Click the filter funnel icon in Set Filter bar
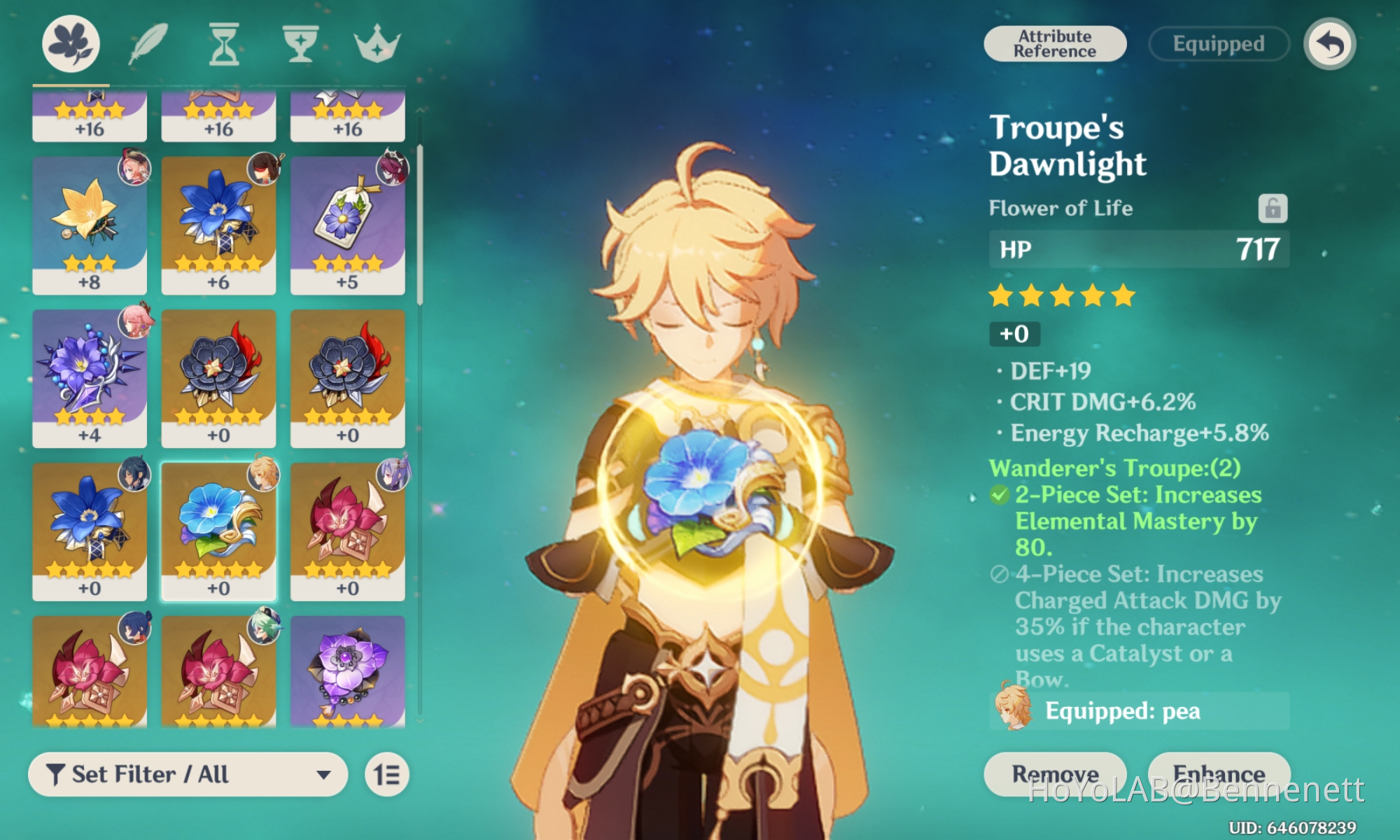Screen dimensions: 1400x840 [59, 774]
